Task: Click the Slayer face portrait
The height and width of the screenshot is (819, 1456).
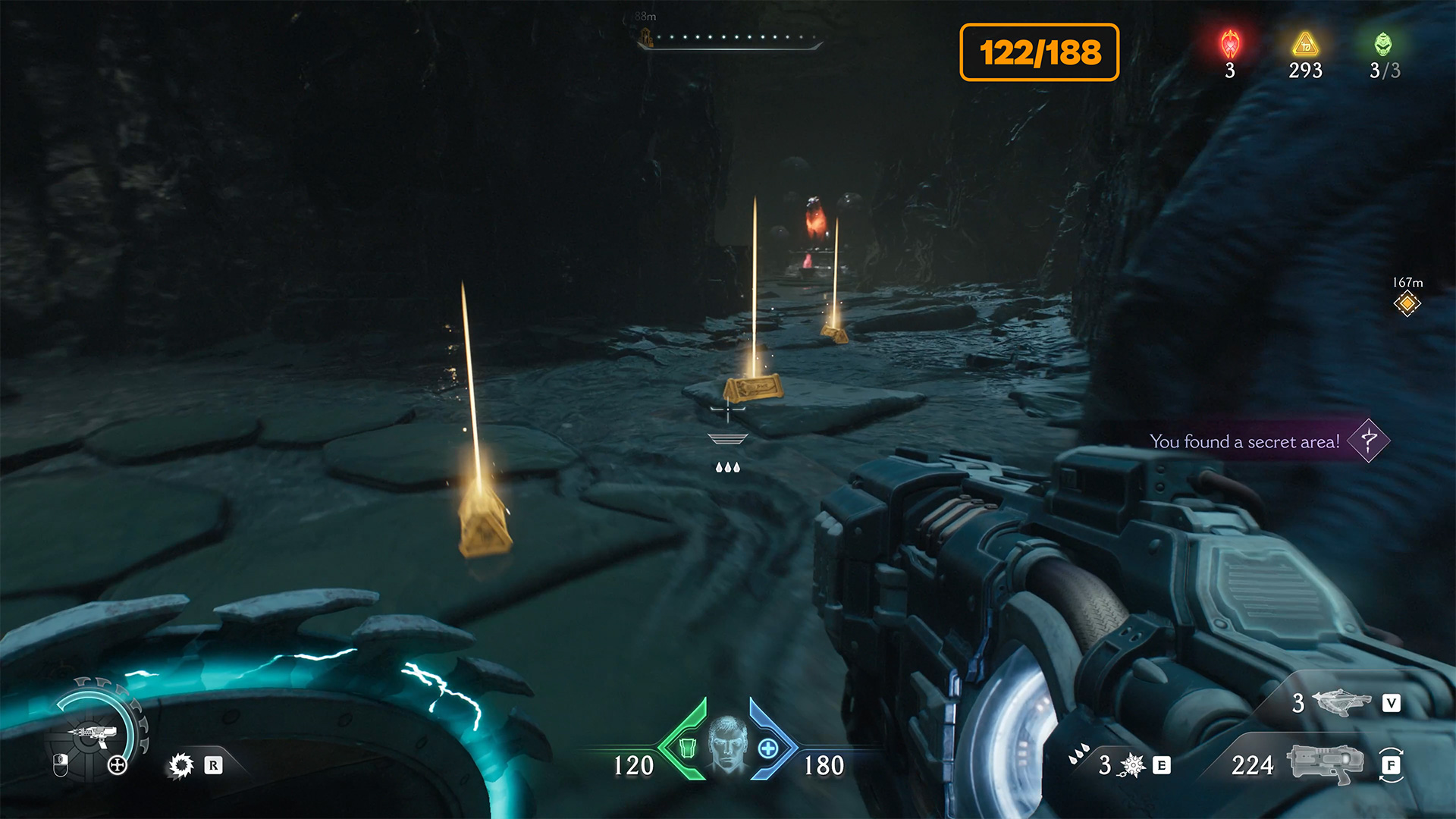Action: click(727, 744)
